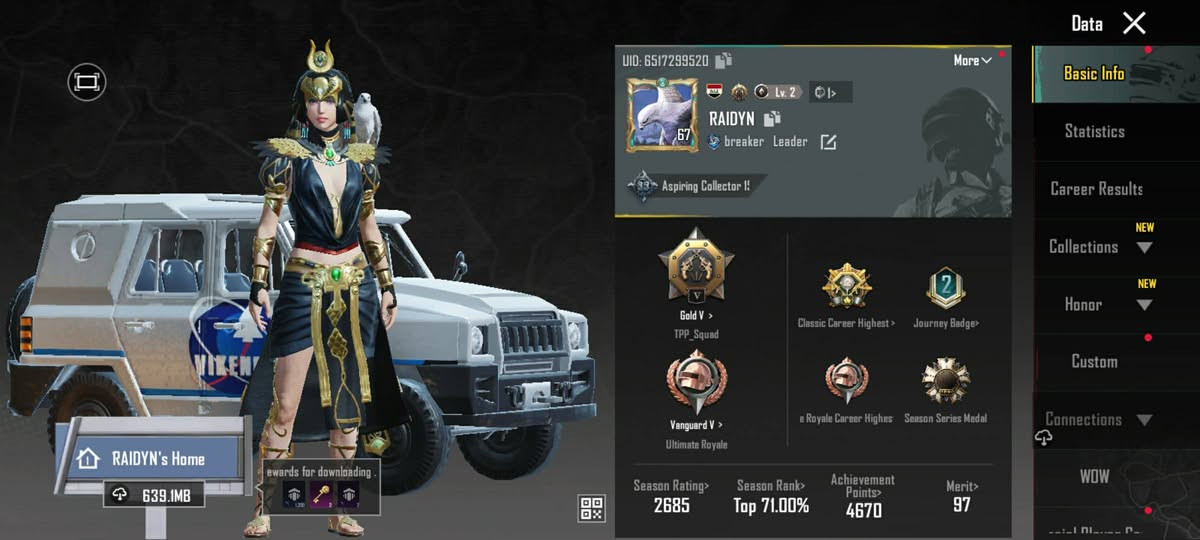Toggle the fullscreen character view icon

tap(87, 81)
